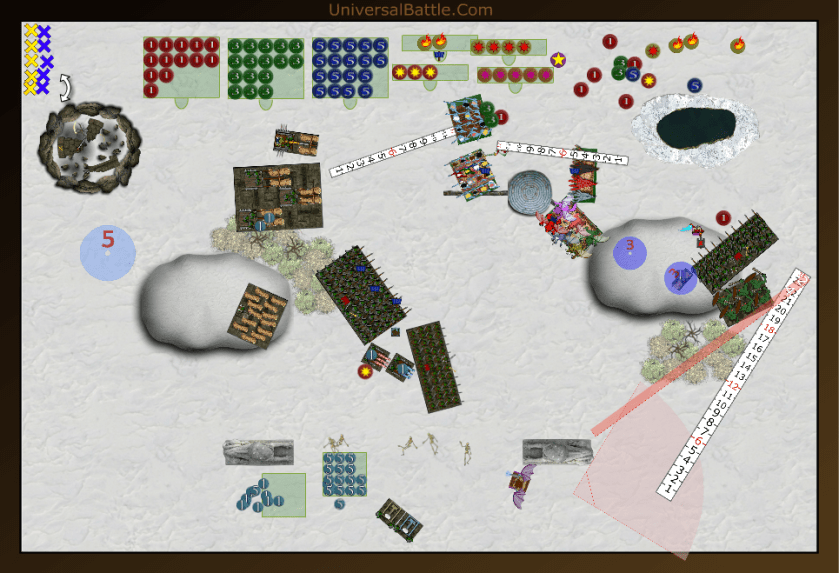Select the pale green tray with teal "1" counters
The height and width of the screenshot is (573, 839).
[x=283, y=495]
